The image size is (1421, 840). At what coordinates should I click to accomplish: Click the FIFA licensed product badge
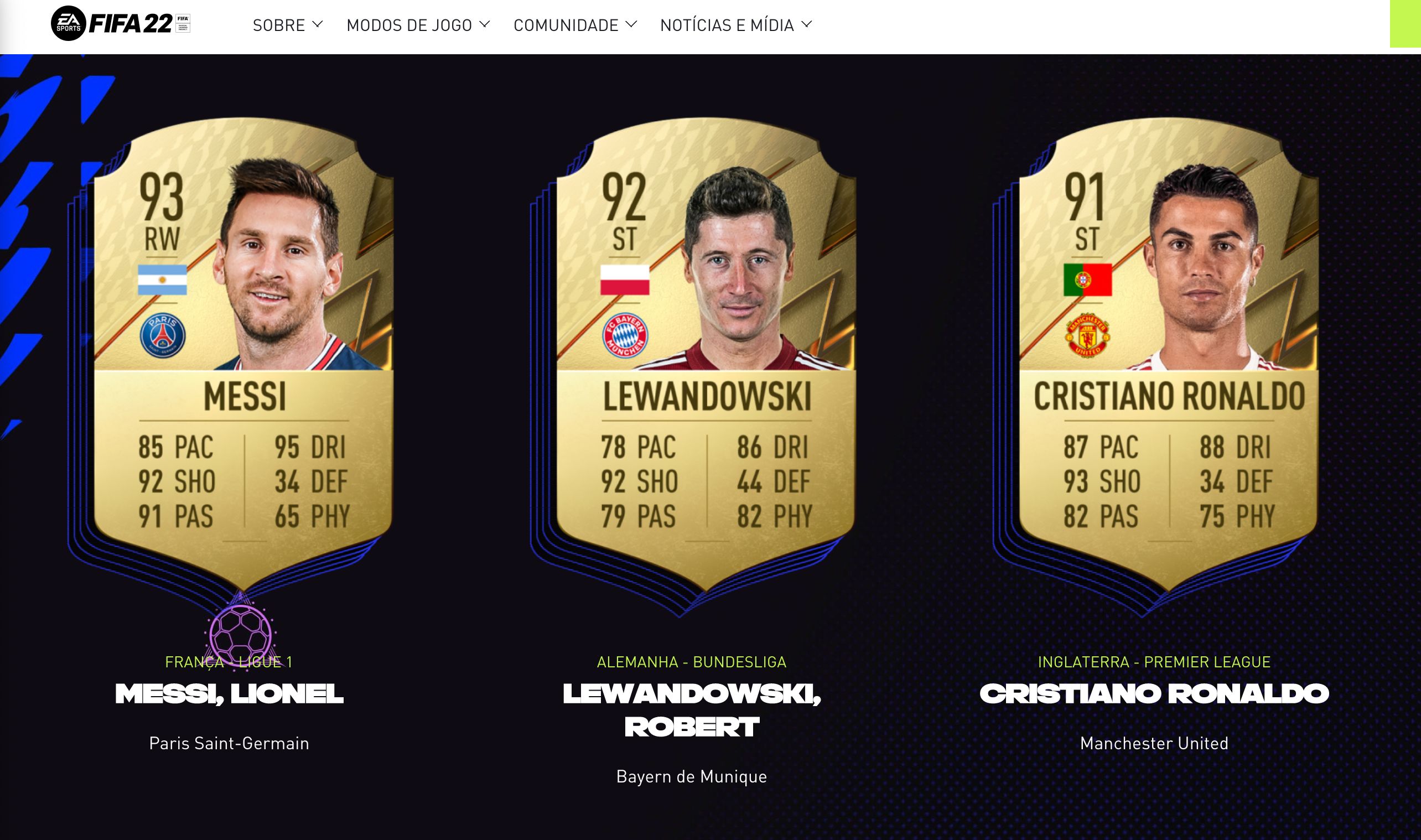click(181, 23)
